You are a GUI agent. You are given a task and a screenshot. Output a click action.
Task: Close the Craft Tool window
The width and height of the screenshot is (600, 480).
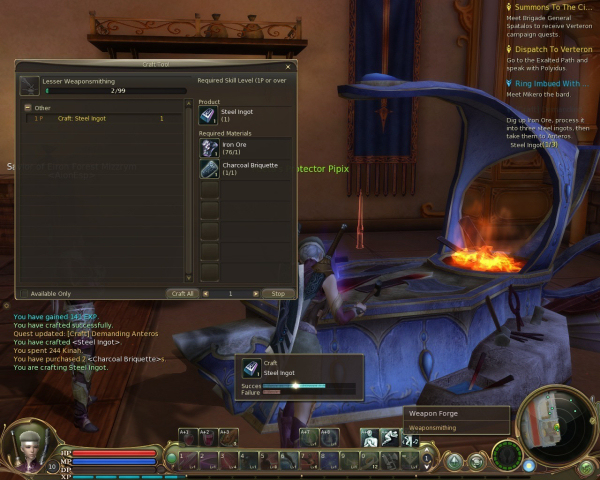click(288, 67)
